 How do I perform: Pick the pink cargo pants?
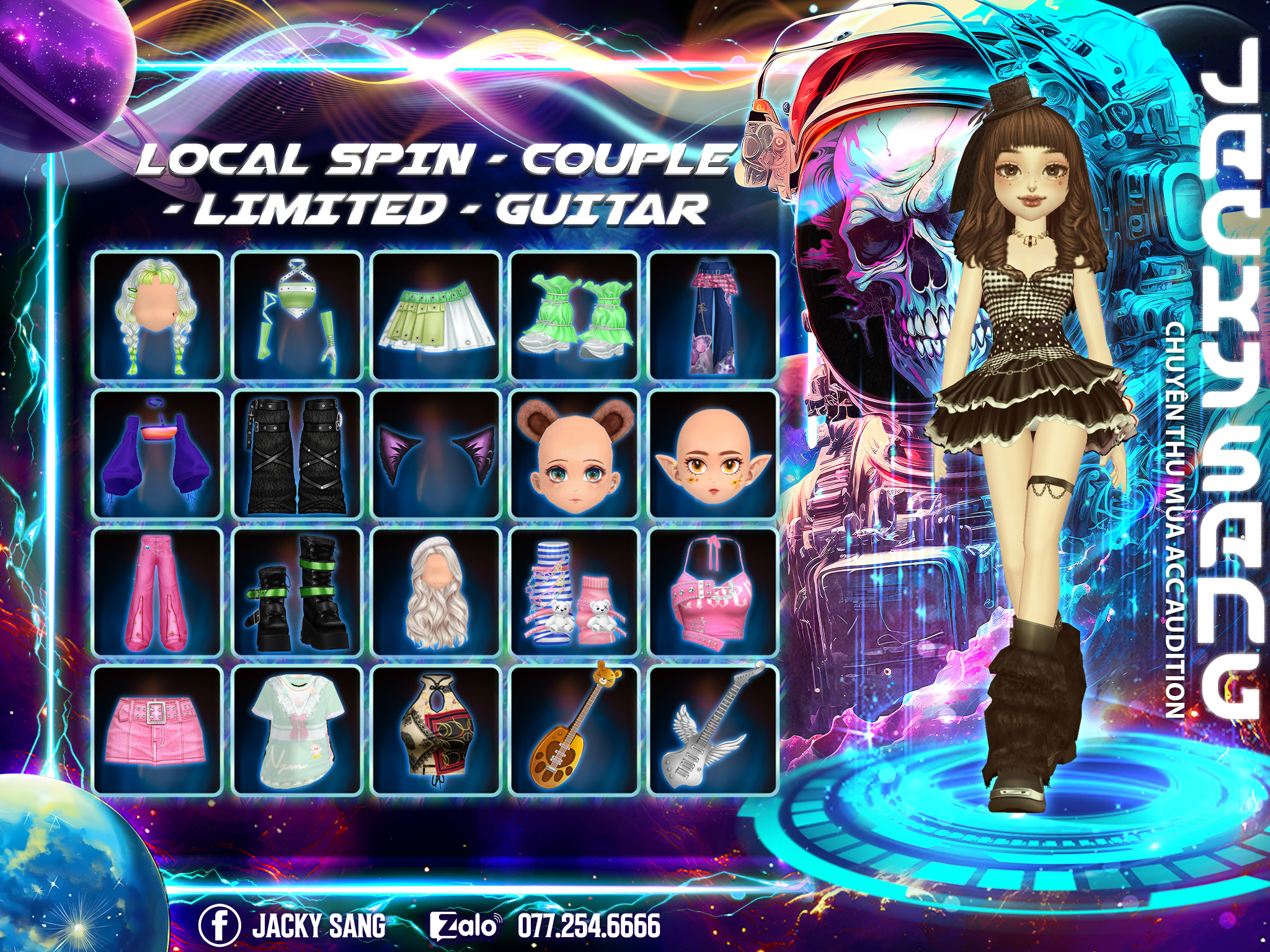158,593
